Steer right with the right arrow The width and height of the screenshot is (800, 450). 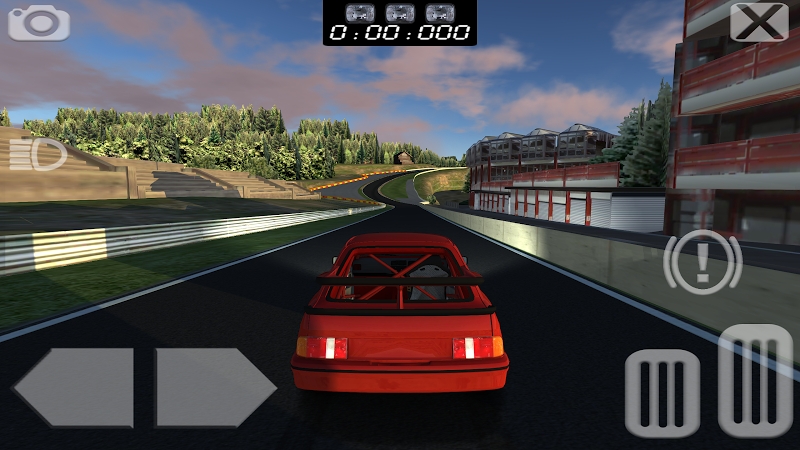[214, 388]
